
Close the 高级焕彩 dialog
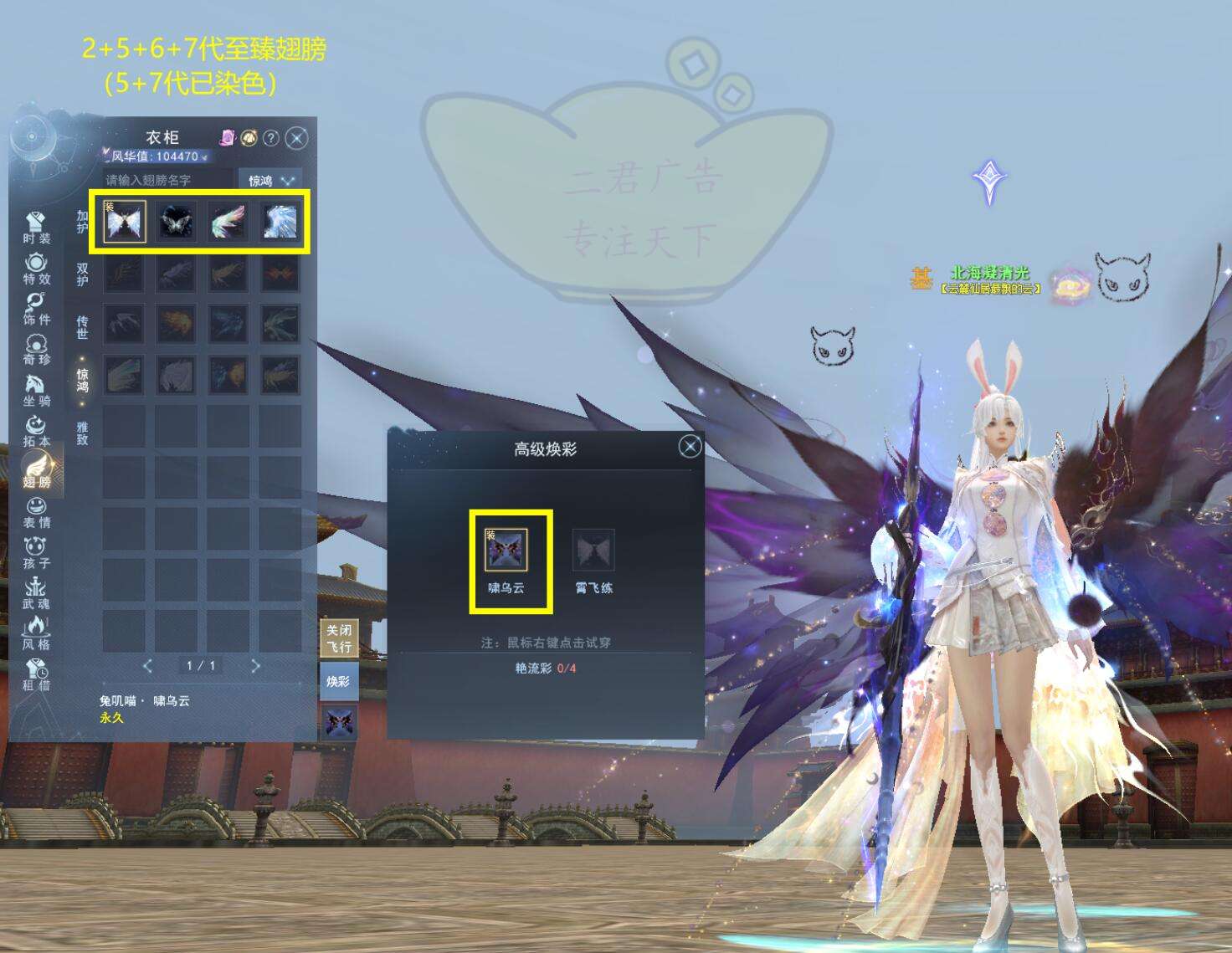point(690,447)
